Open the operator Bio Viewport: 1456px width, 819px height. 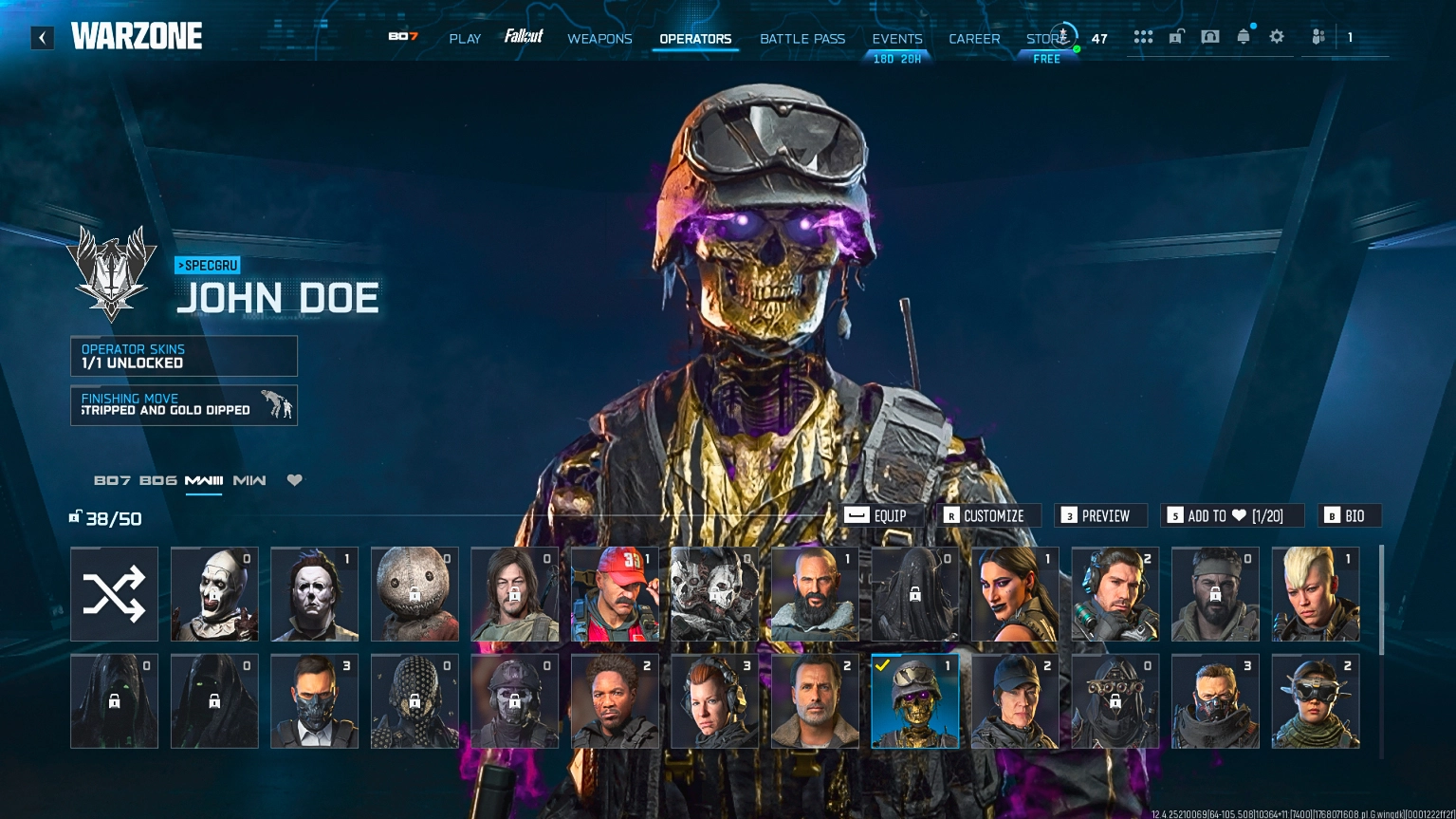point(1349,515)
